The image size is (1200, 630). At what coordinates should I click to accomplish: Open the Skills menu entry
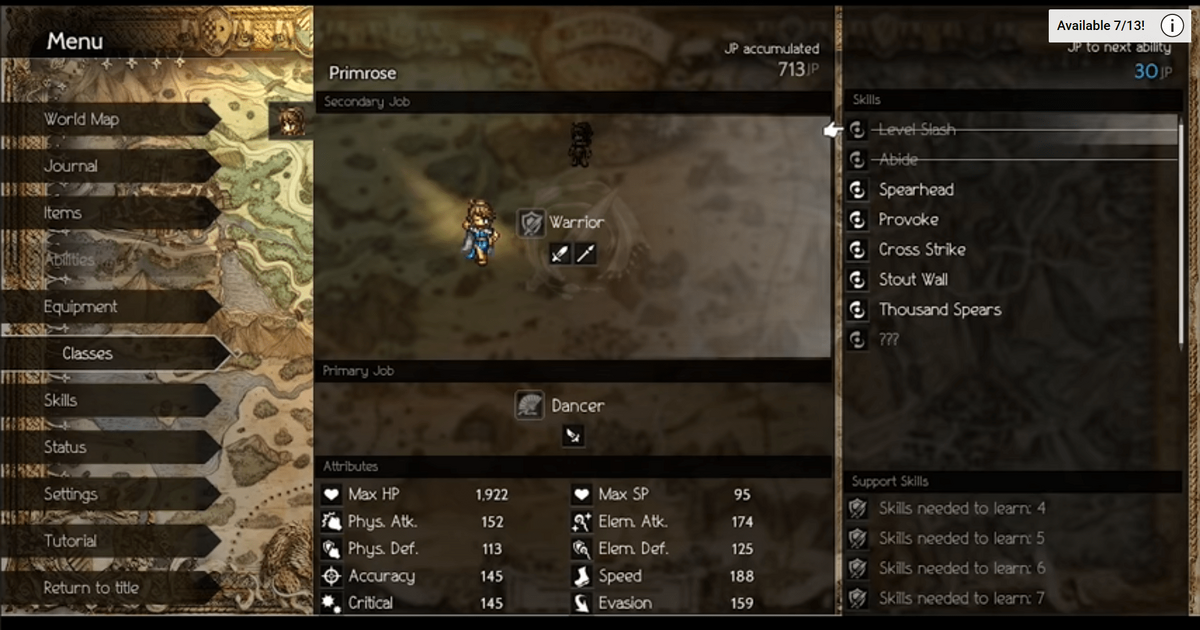point(61,400)
